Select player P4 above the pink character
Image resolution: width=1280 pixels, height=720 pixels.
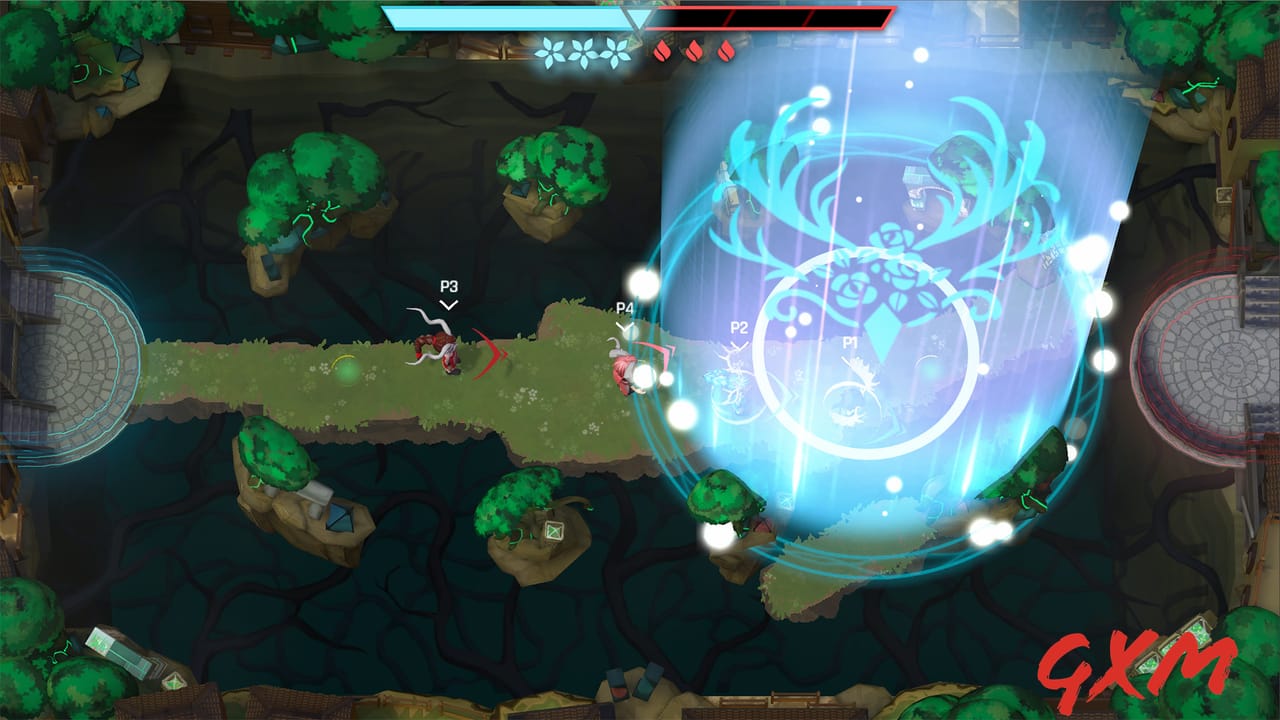tap(624, 308)
